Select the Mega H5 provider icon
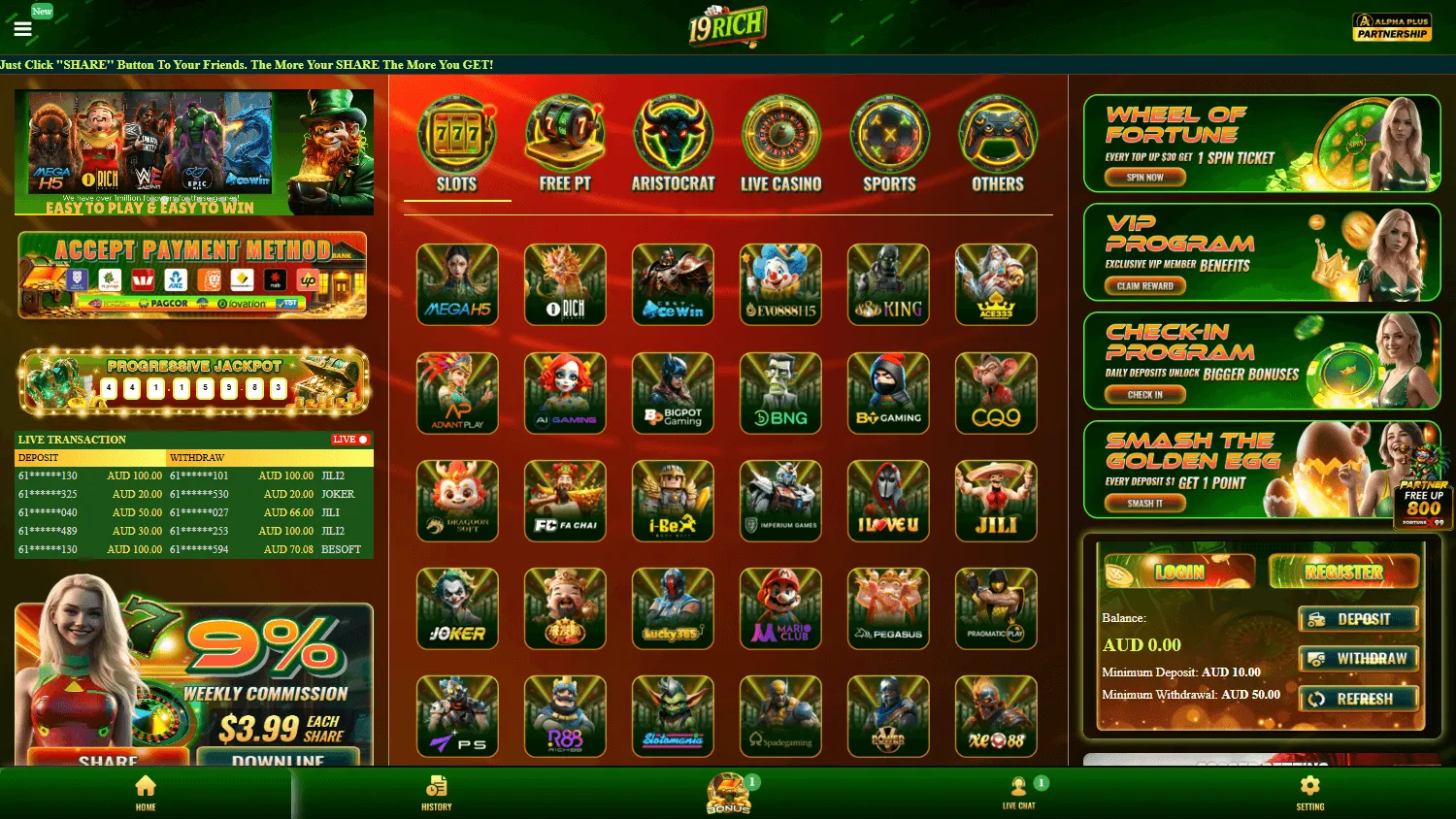Screen dimensions: 1456x819 point(457,284)
